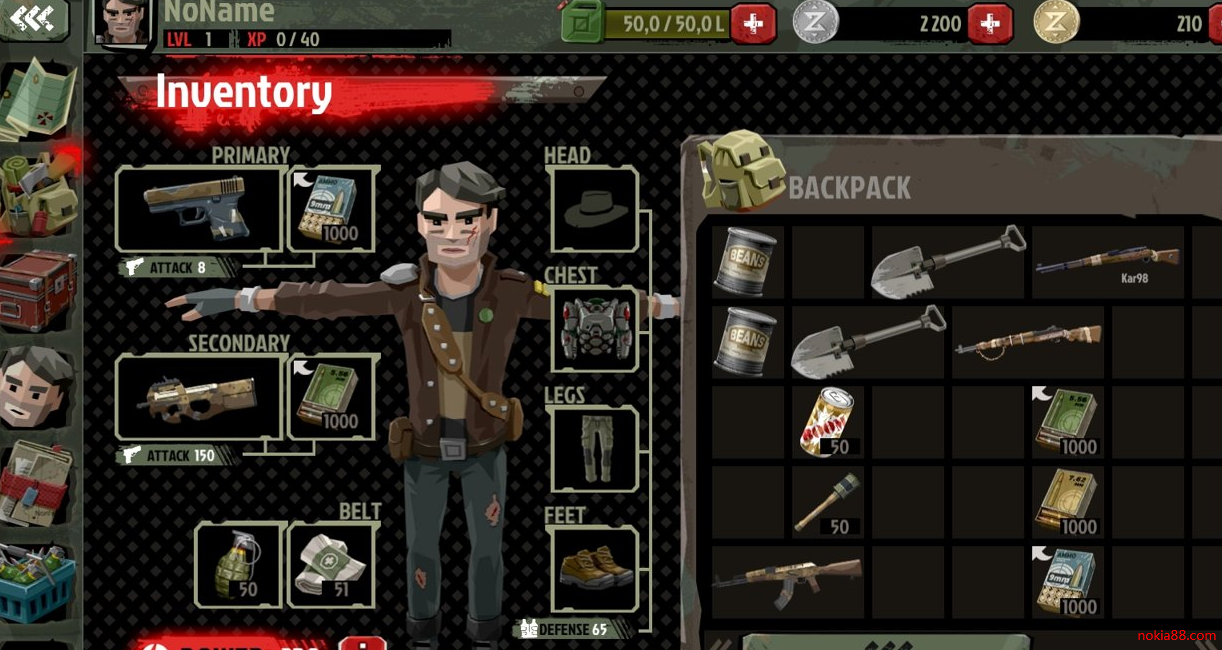Go back with the triple arrow button

tap(33, 18)
